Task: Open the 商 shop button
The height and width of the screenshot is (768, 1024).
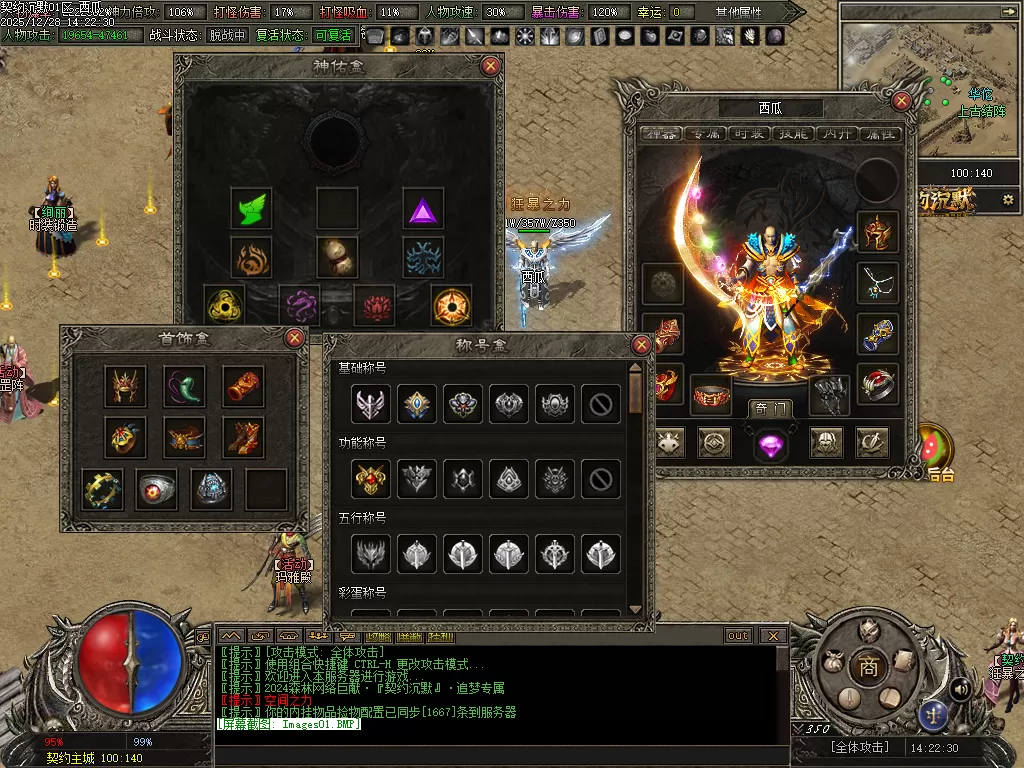Action: 869,668
